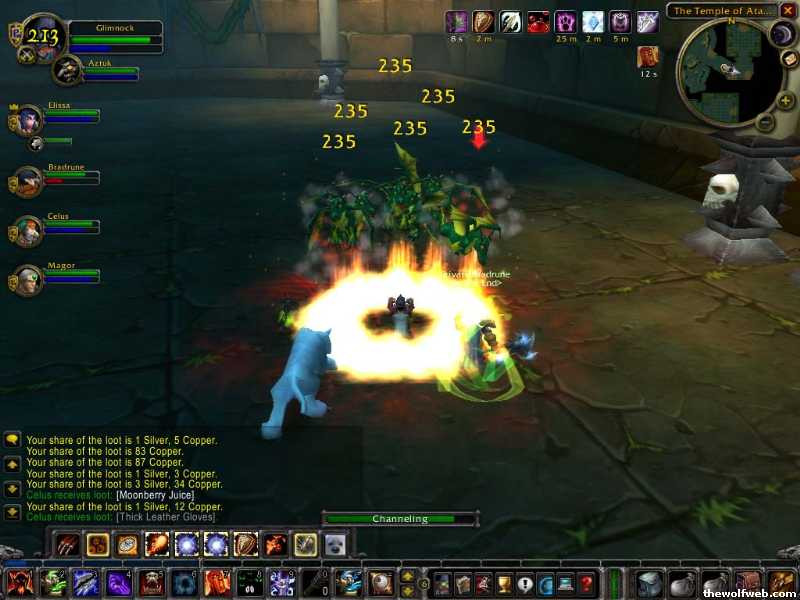Screen dimensions: 800x600
Task: Click the 12 s red debuff icon
Action: coord(648,57)
